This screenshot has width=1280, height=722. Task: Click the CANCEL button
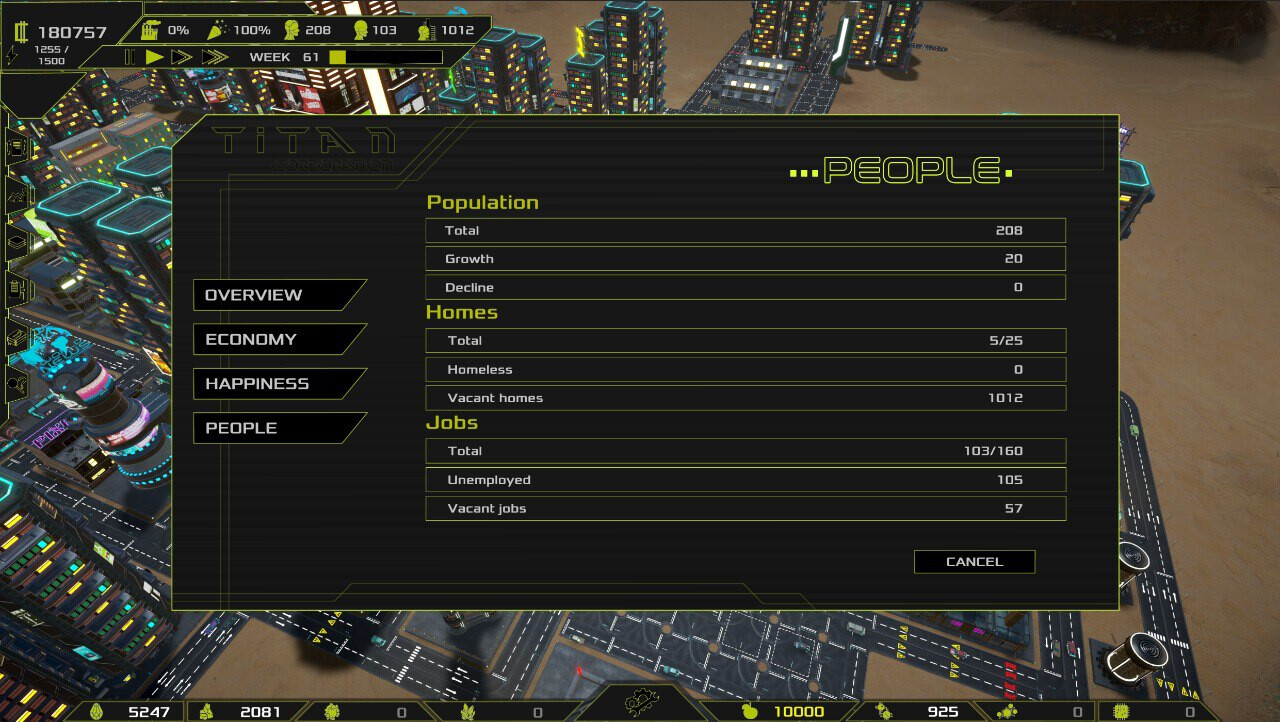coord(973,561)
